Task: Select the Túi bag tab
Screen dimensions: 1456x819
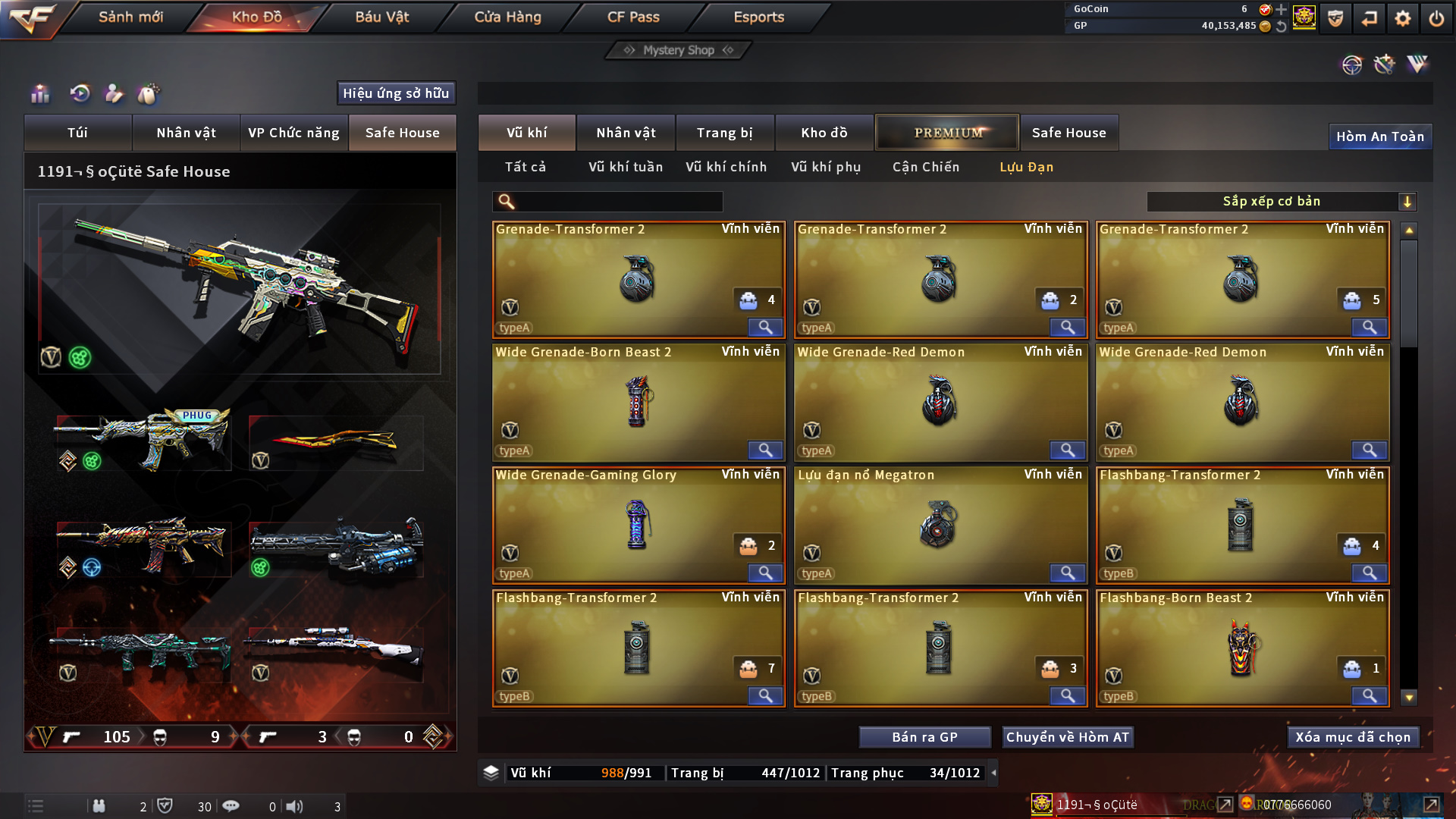Action: [x=77, y=133]
